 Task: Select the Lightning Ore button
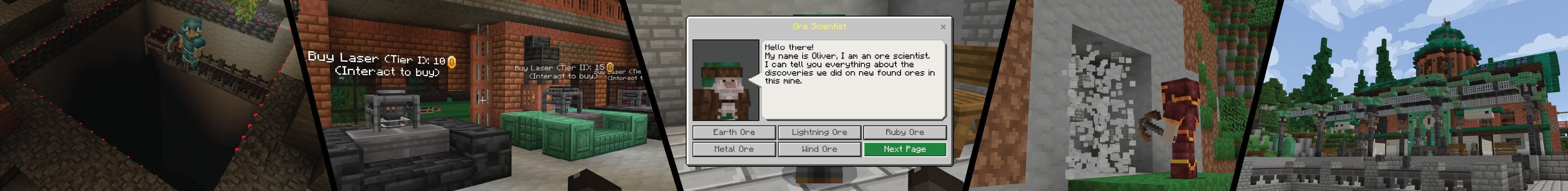pyautogui.click(x=819, y=132)
